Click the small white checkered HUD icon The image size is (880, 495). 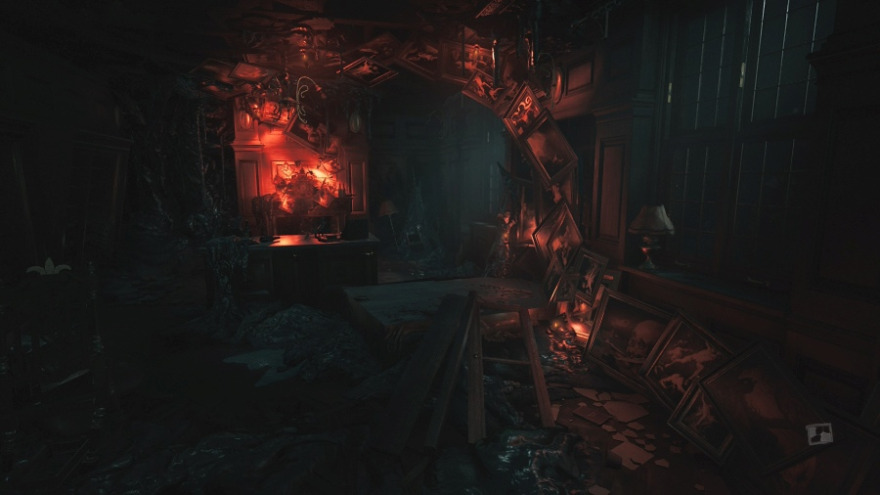pos(819,434)
